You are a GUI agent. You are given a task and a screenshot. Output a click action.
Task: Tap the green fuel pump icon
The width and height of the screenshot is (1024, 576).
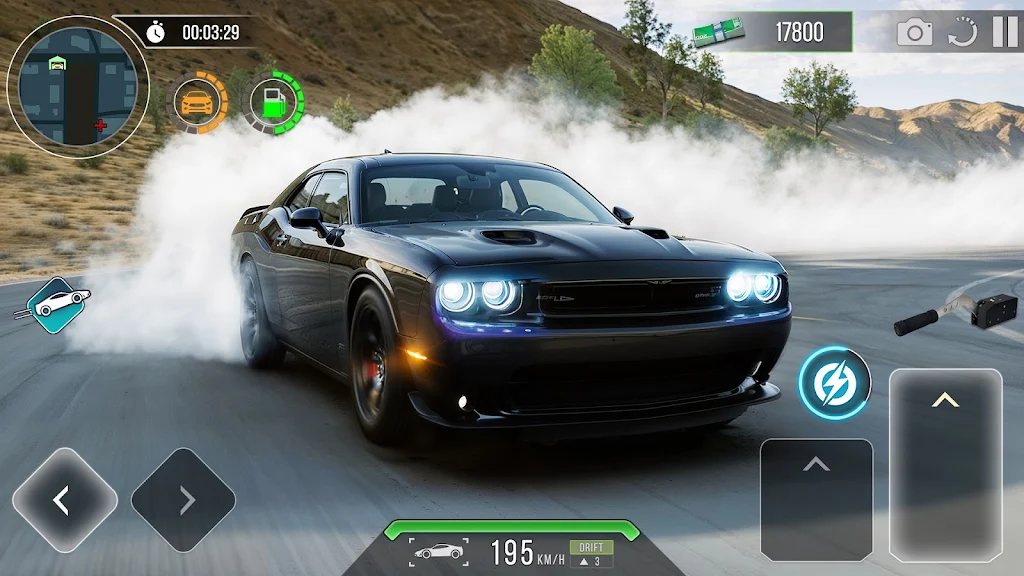[272, 102]
